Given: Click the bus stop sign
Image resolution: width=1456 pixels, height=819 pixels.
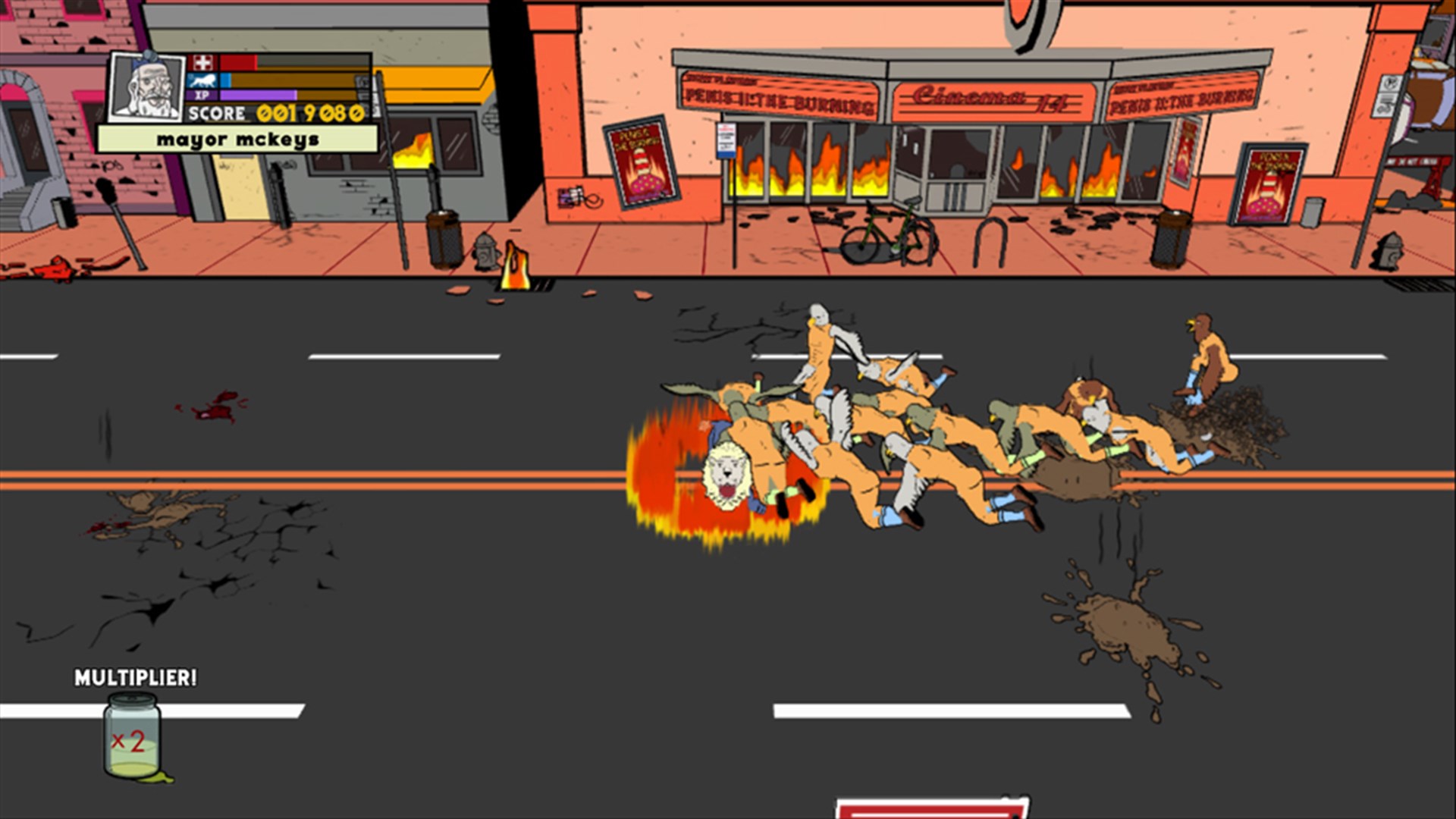Looking at the screenshot, I should (726, 140).
